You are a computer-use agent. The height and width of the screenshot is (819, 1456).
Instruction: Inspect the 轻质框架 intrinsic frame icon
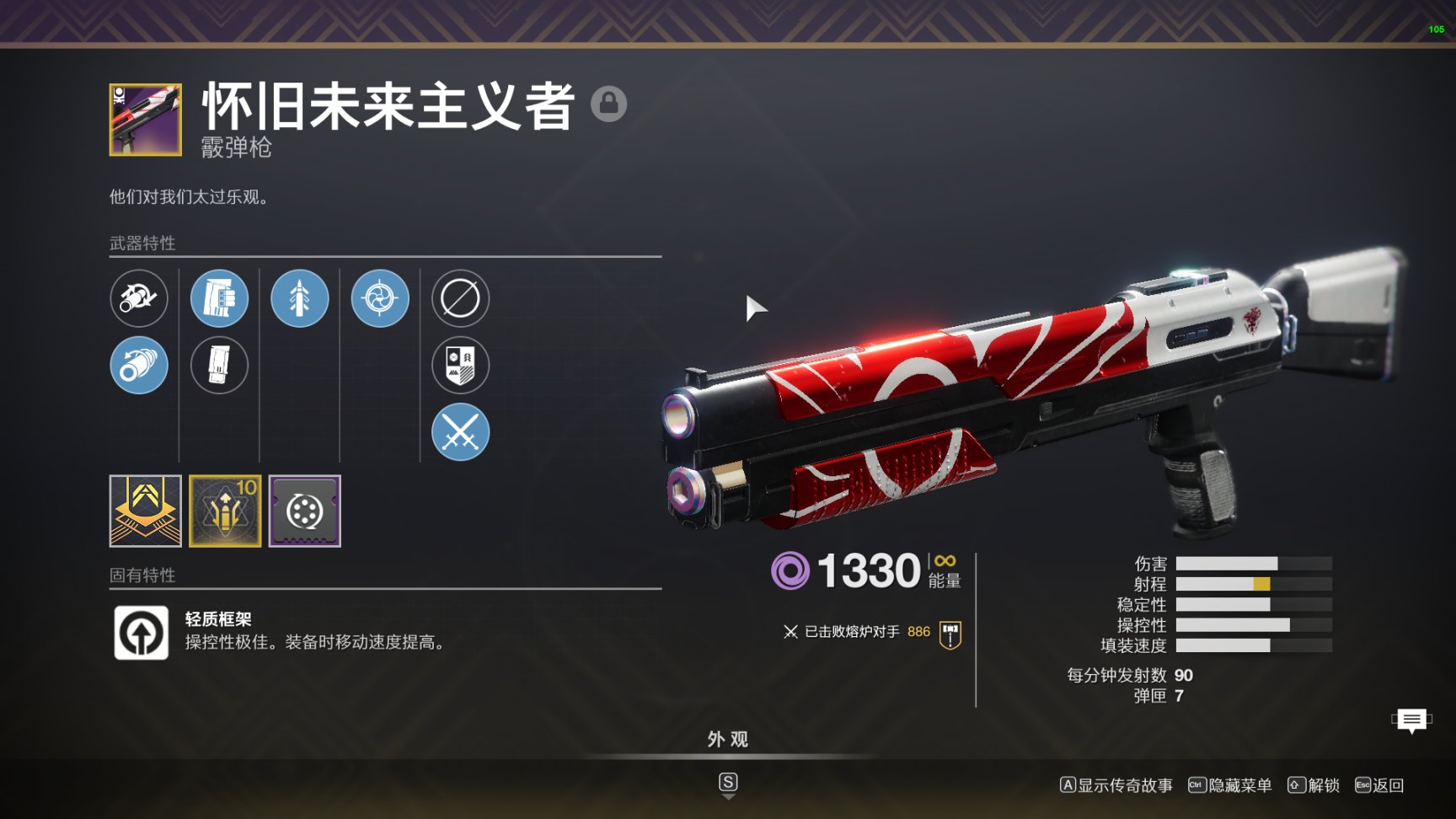coord(142,633)
